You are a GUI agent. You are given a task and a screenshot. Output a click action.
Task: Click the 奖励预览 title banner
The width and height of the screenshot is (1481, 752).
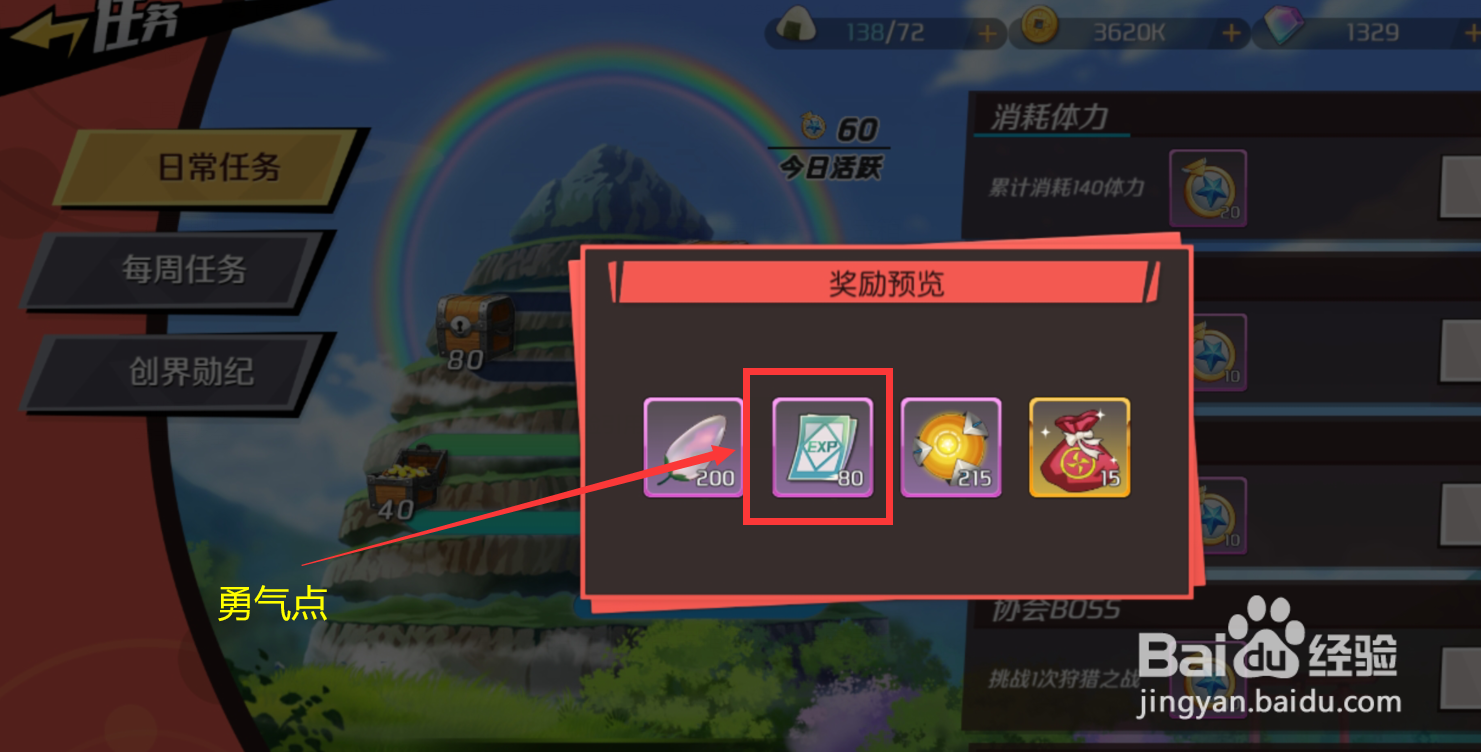(884, 283)
